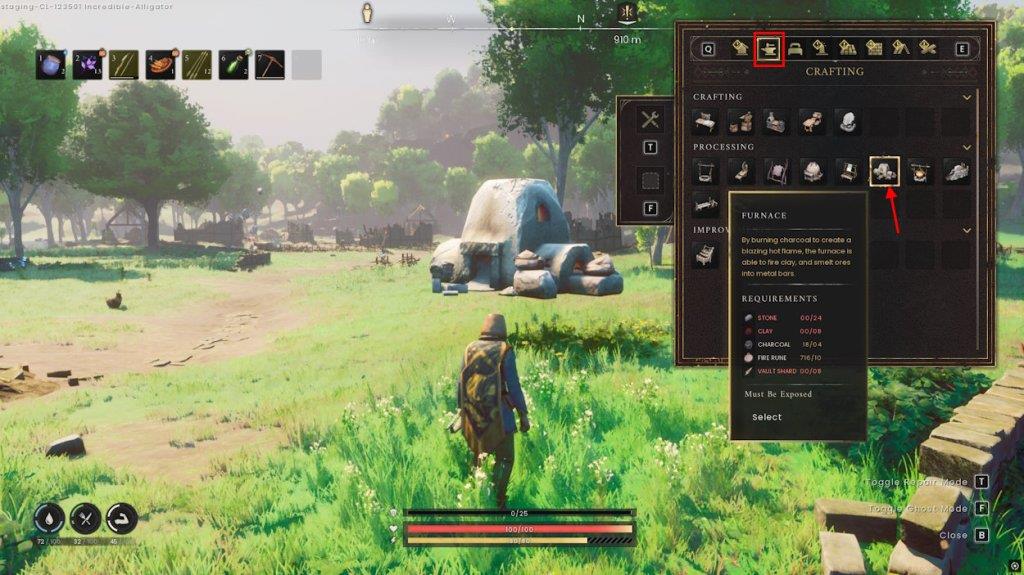The width and height of the screenshot is (1024, 575).
Task: Choose the workbench in the Crafting row
Action: 707,122
